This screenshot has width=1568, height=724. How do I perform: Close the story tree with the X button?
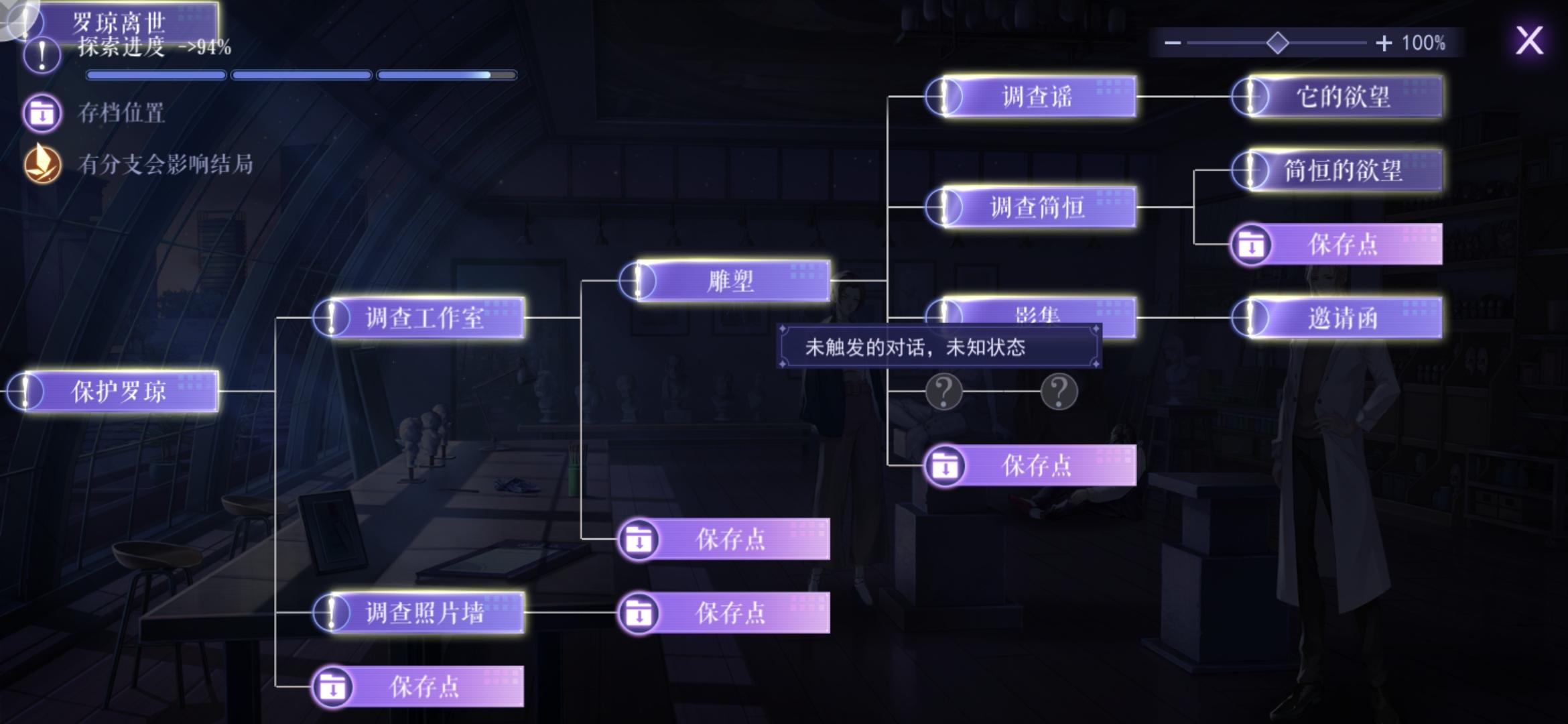(x=1531, y=42)
